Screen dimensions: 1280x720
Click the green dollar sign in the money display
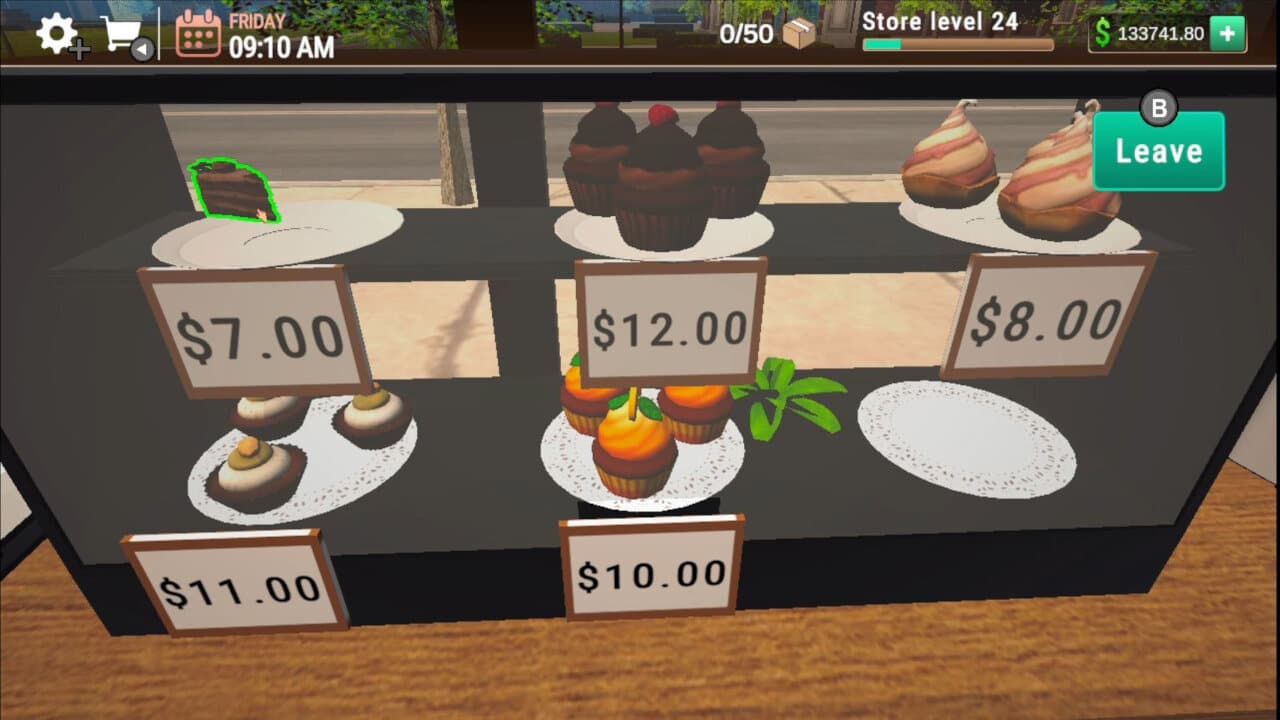pos(1102,33)
